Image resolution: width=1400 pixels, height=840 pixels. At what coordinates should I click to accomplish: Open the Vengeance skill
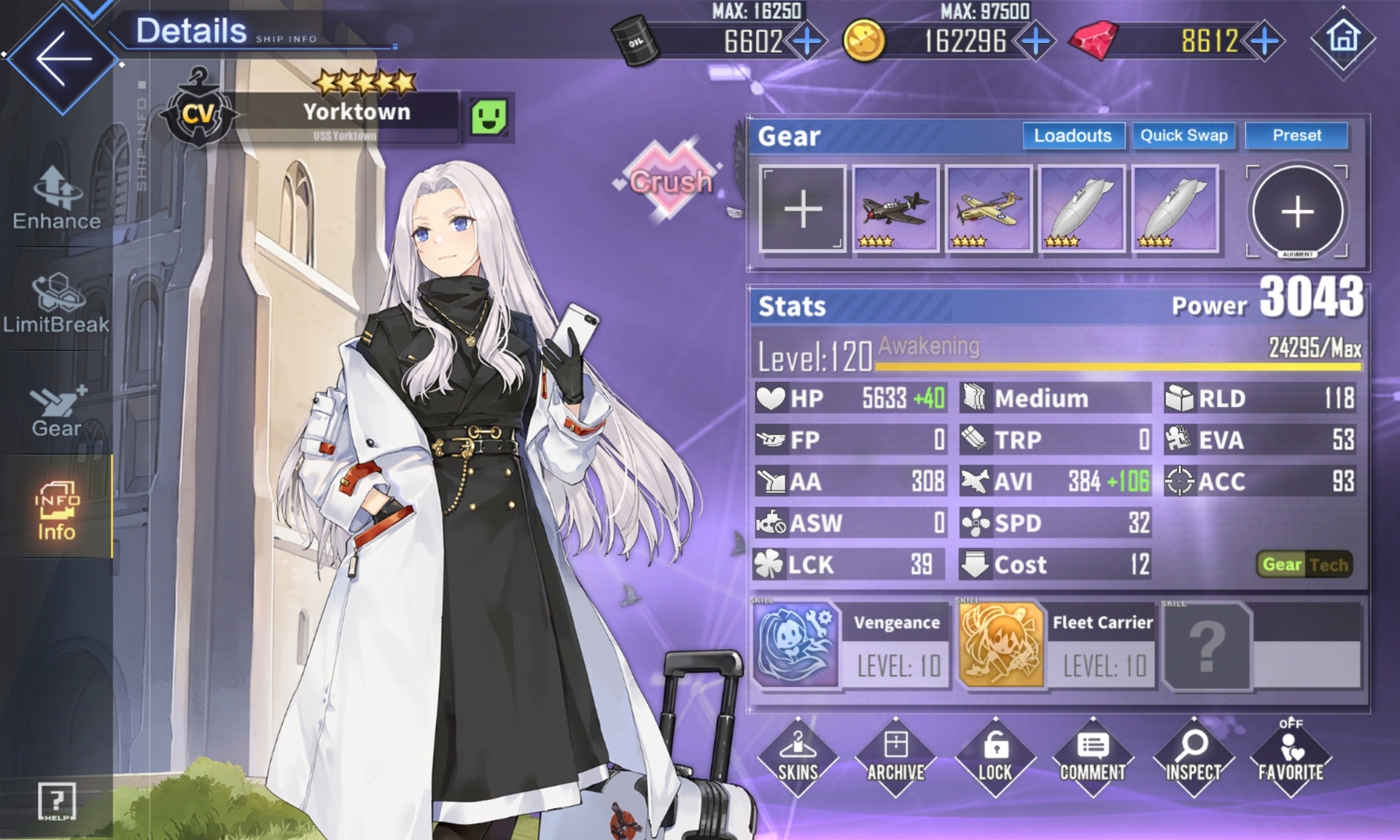tap(796, 645)
